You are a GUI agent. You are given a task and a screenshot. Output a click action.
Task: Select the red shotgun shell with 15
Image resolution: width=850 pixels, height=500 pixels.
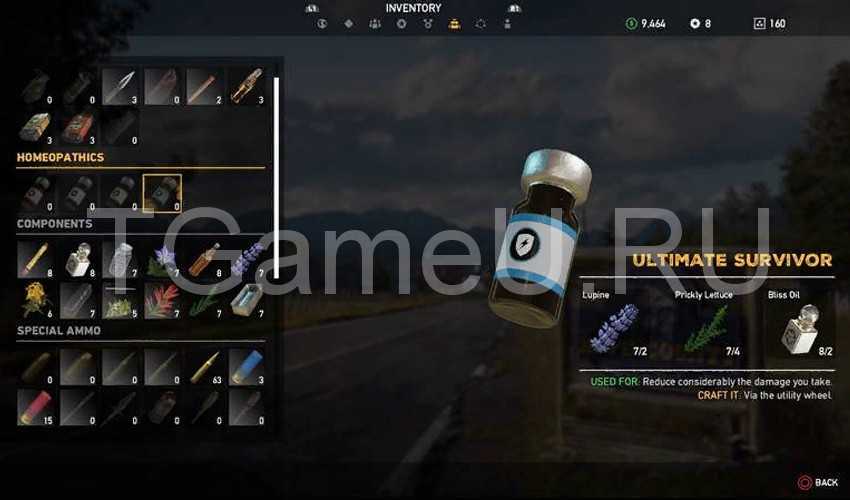[x=35, y=408]
